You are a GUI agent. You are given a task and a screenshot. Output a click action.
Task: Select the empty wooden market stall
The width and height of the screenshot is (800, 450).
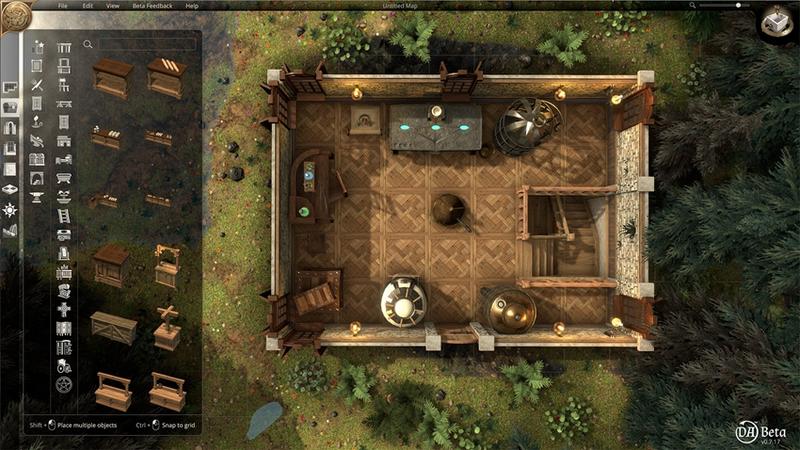click(x=111, y=78)
